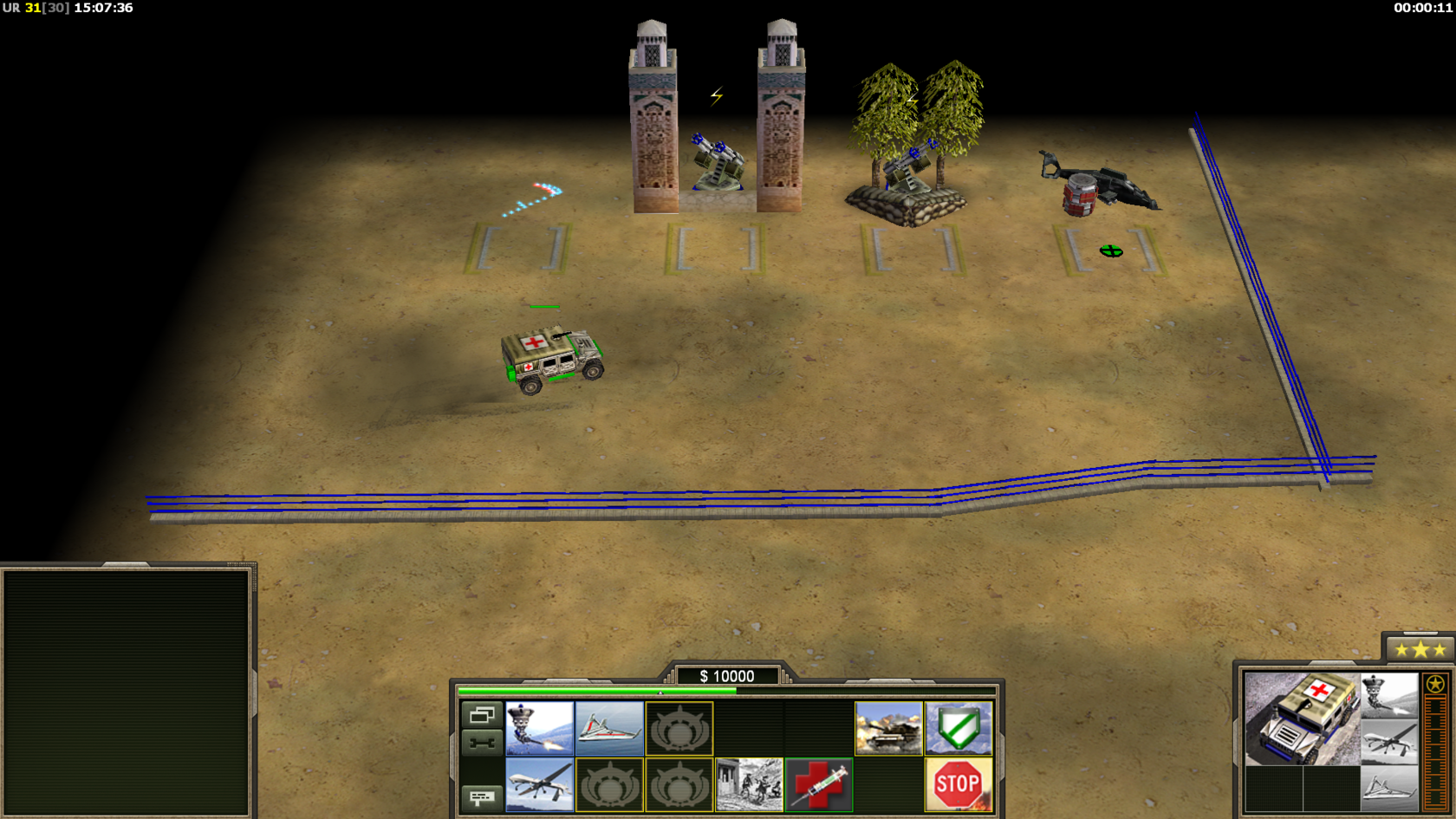The image size is (1456, 819).
Task: Build the Hellfire Drone
Action: [x=539, y=784]
